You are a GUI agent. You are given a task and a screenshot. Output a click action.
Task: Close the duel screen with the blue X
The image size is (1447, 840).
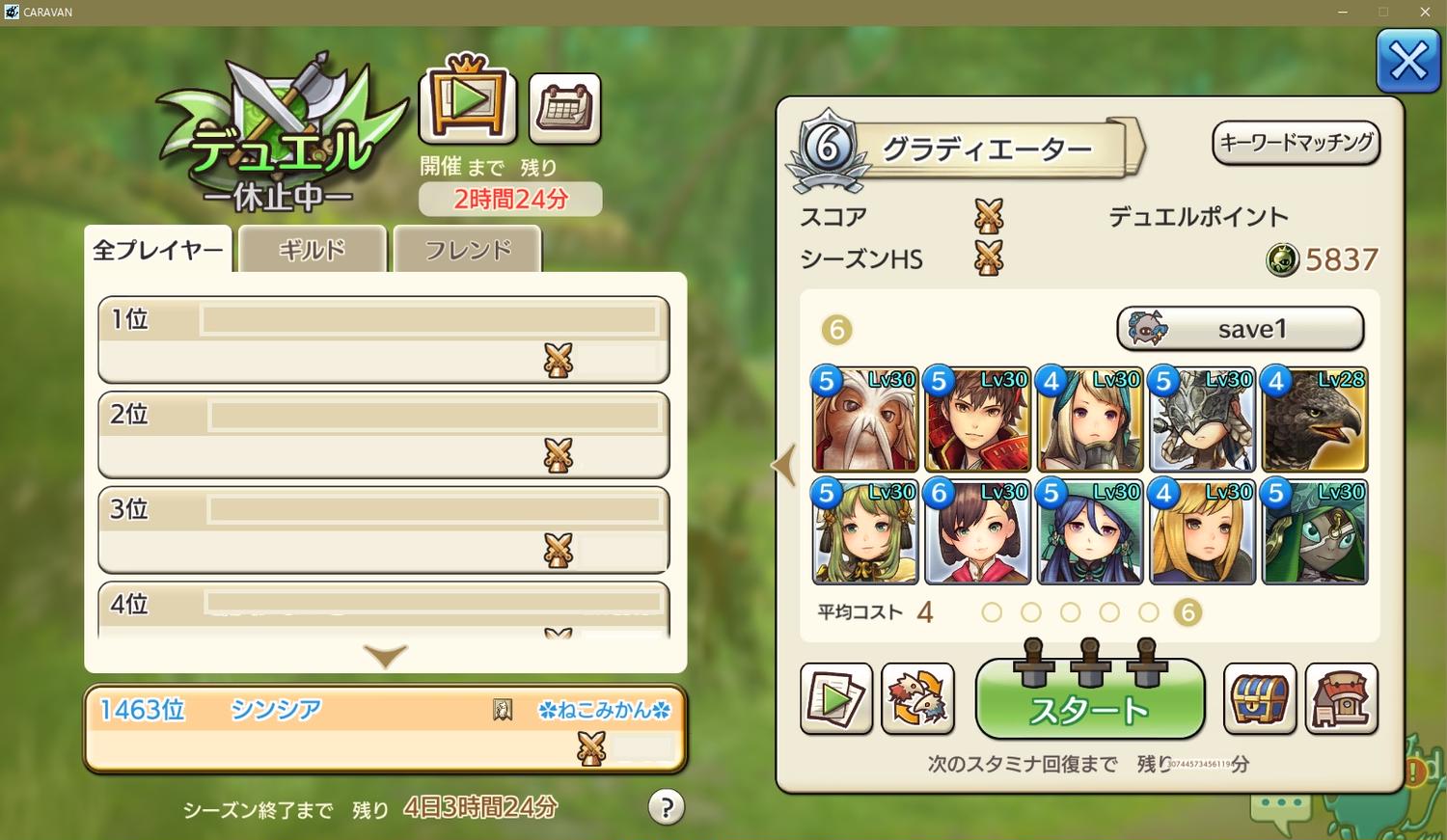(x=1407, y=63)
